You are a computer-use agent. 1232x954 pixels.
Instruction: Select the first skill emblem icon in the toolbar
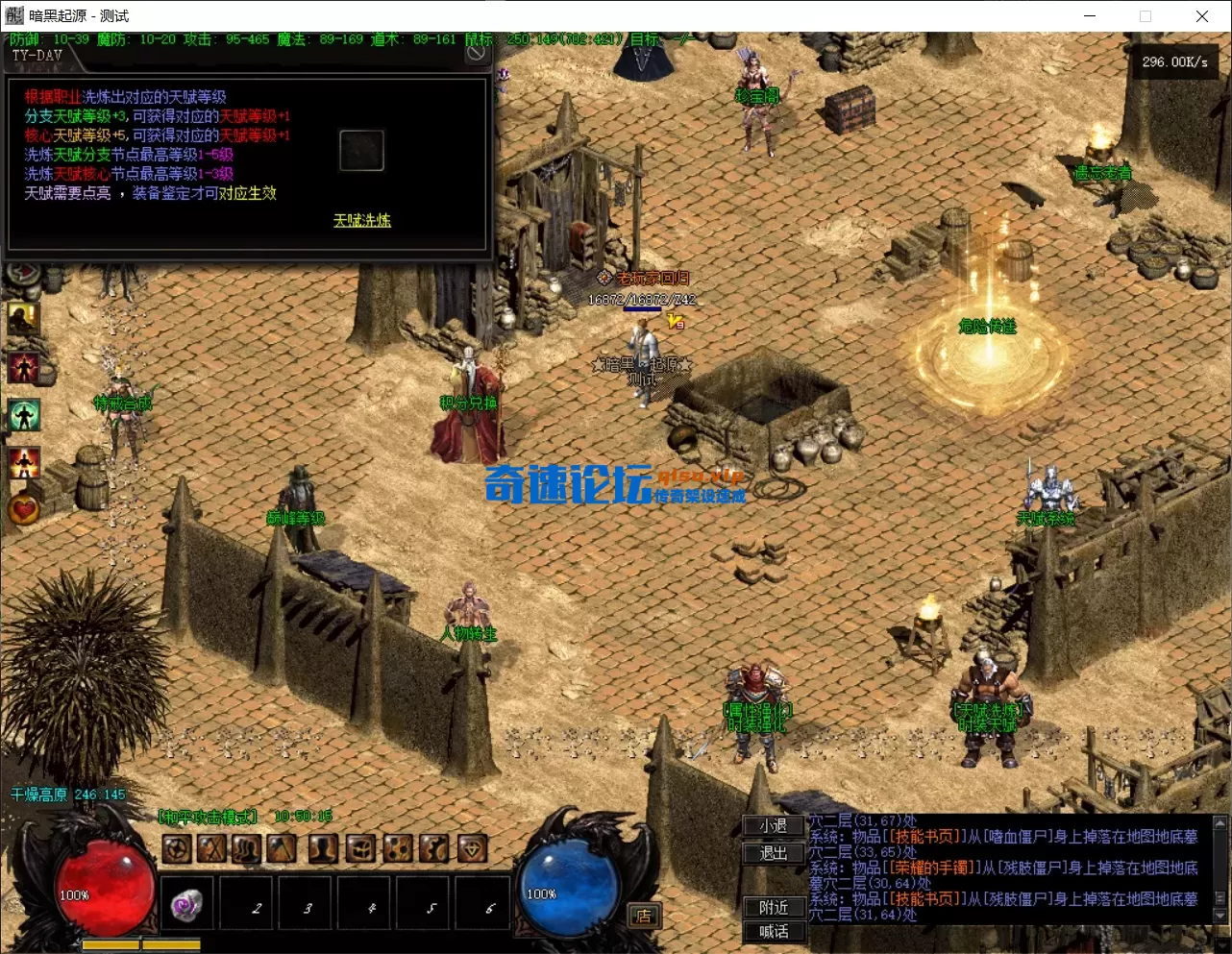tap(177, 847)
